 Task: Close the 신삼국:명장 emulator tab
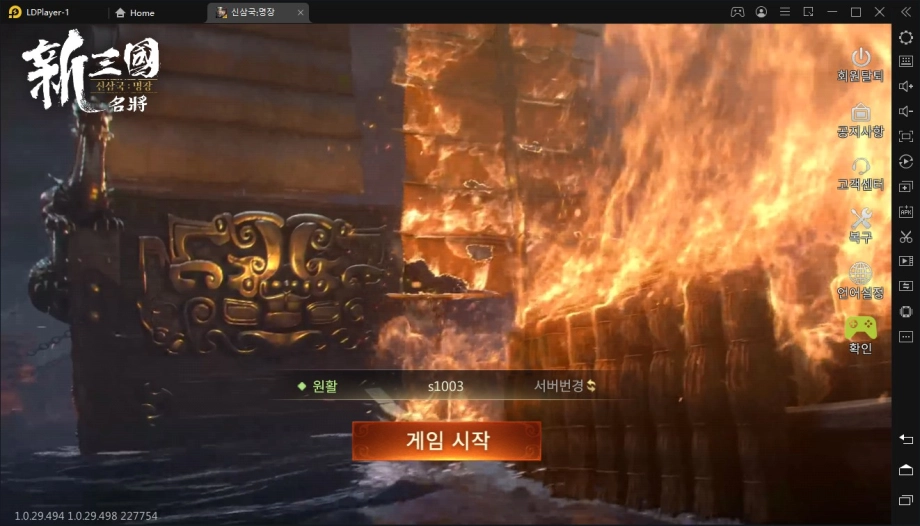301,12
